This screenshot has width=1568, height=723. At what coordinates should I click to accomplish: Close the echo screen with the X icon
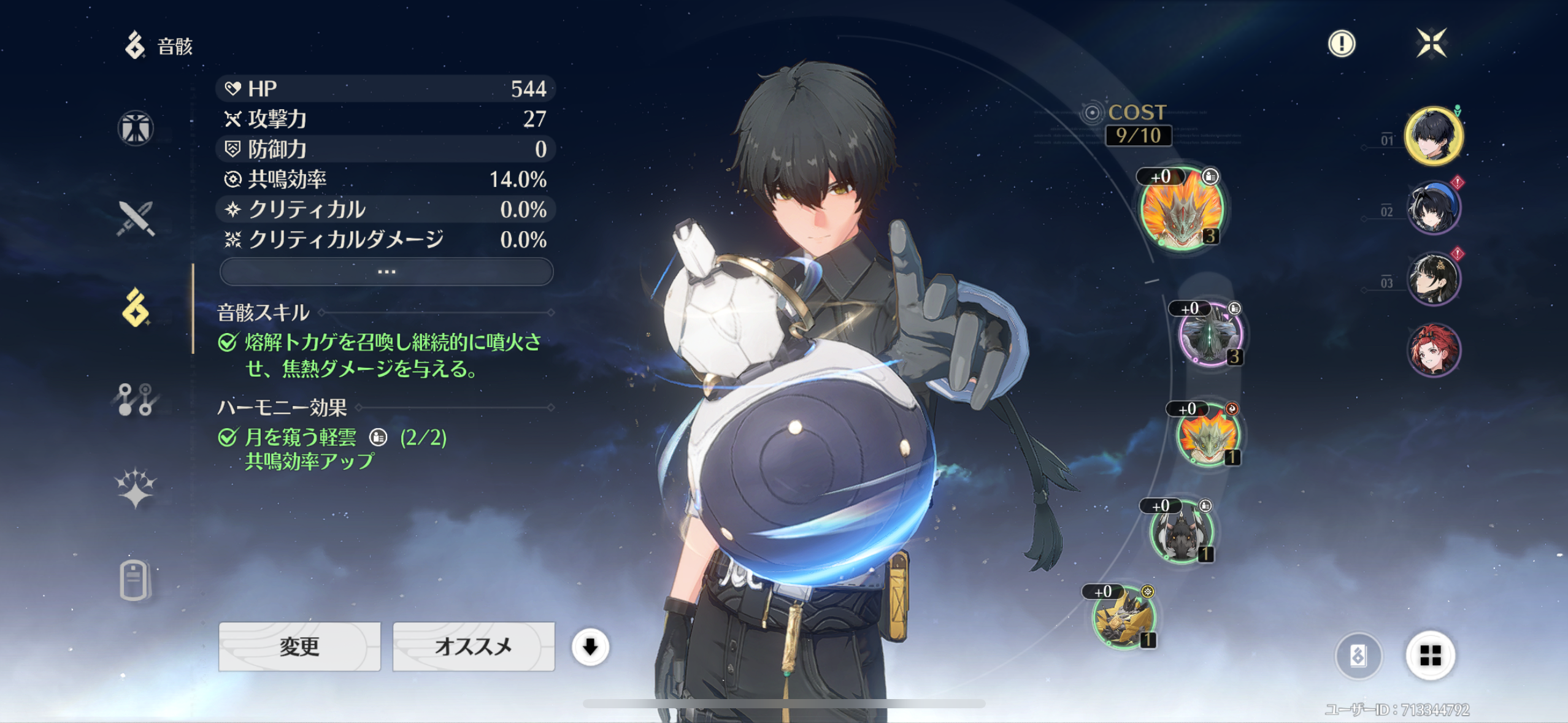coord(1431,43)
